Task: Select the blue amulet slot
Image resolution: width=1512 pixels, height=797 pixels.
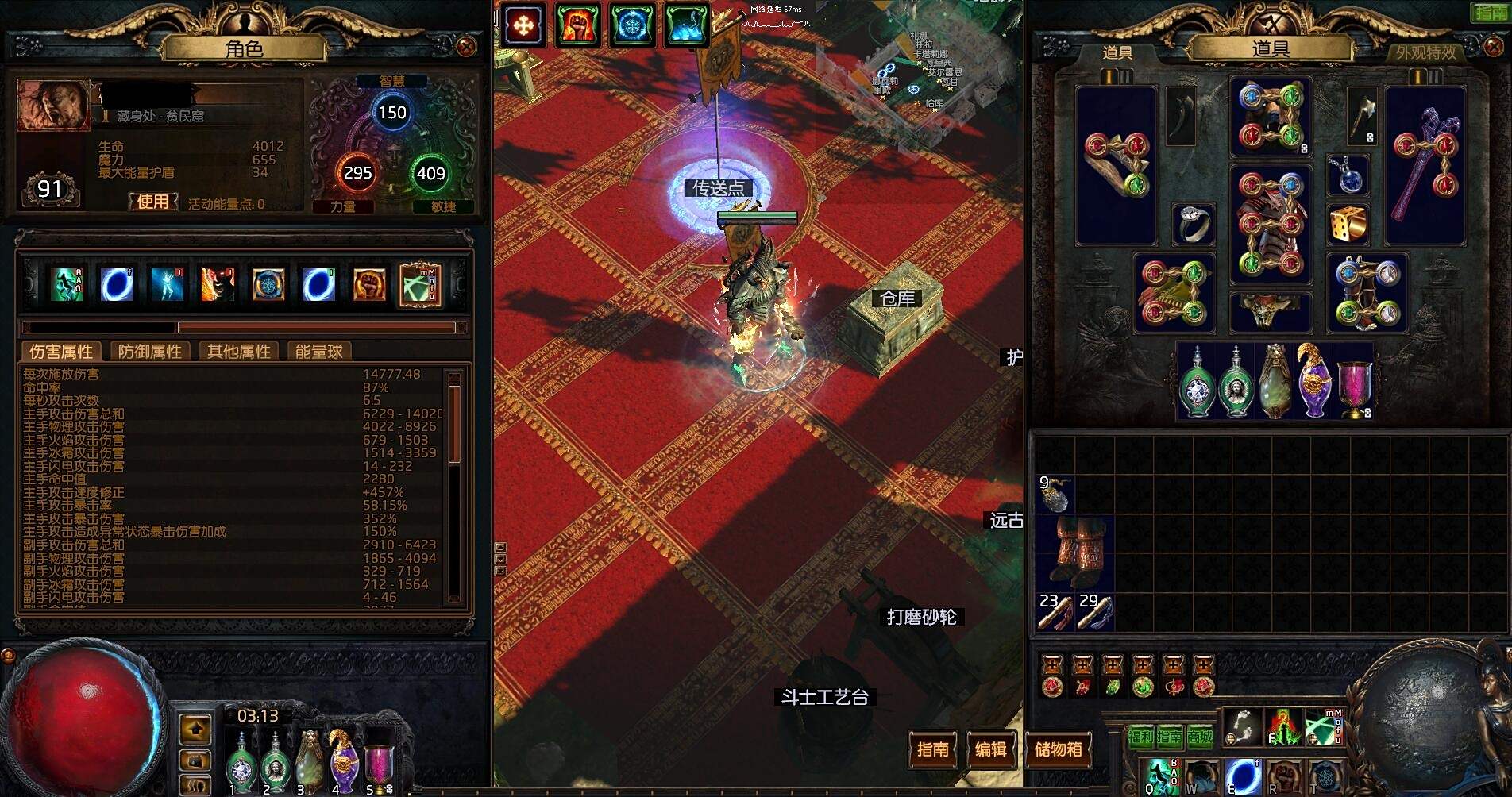Action: 1348,175
